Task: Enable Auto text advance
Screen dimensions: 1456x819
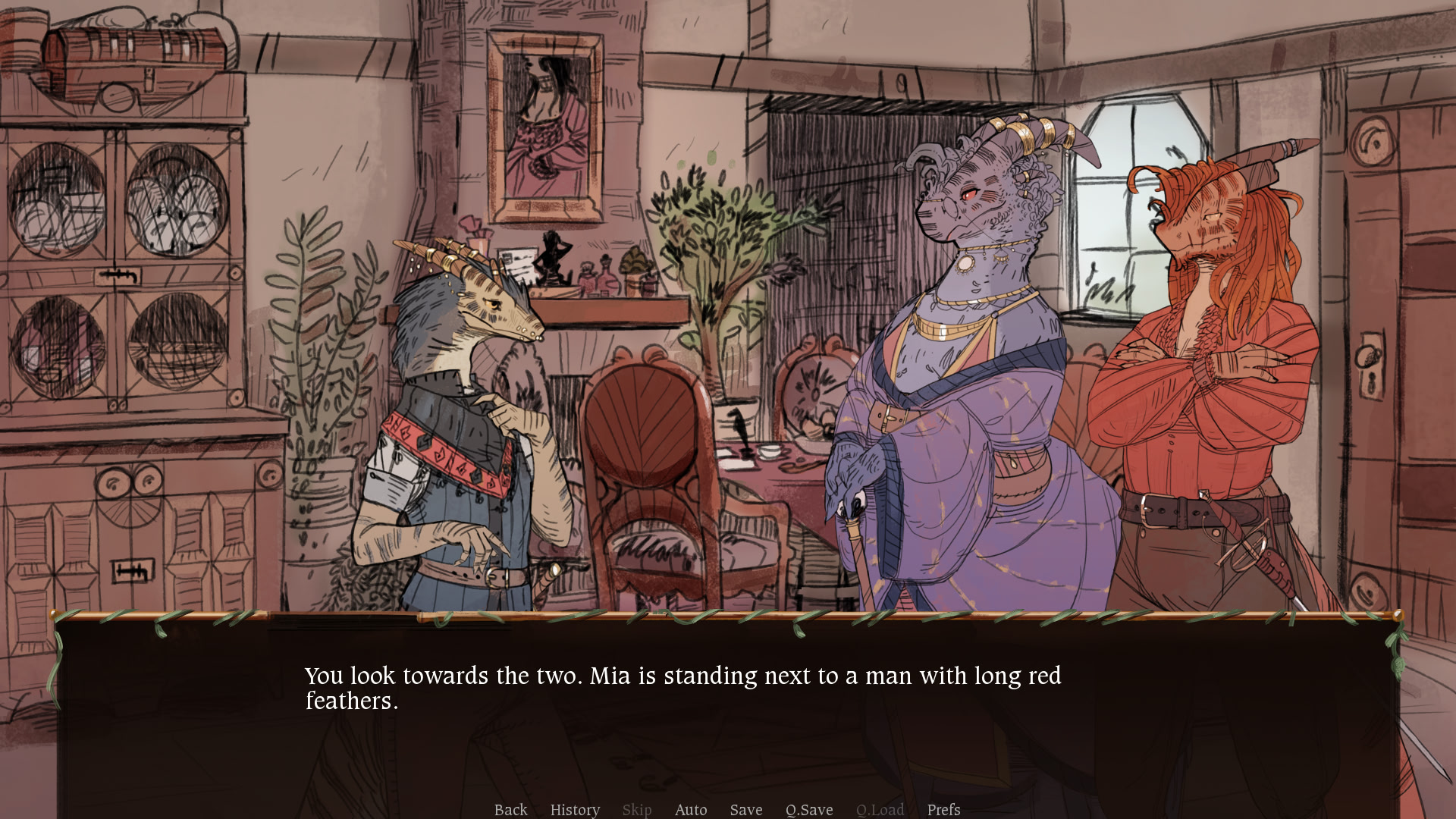Action: coord(691,810)
